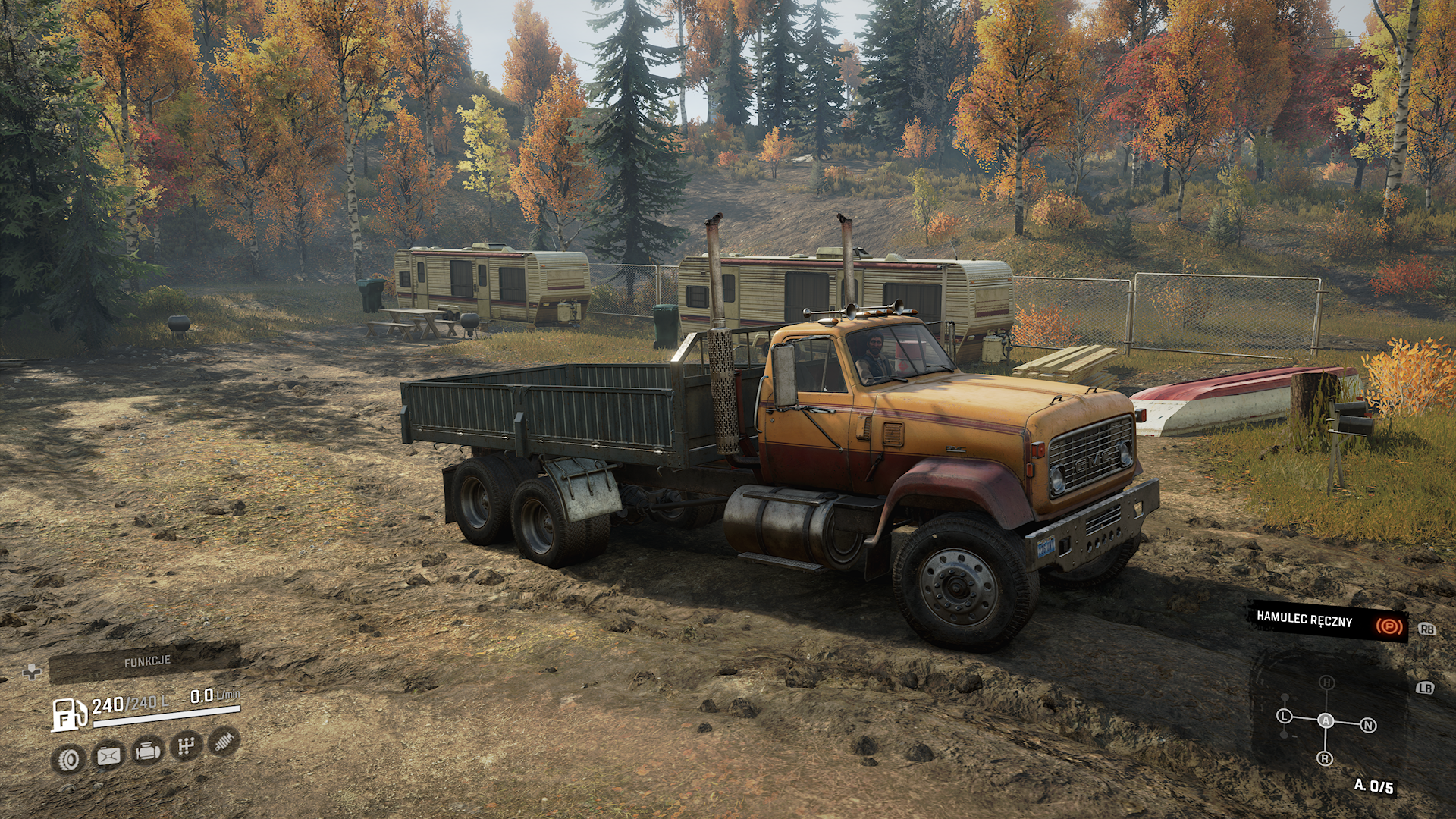Select automatic gear A on shifter
This screenshot has height=819, width=1456.
coord(1326,720)
